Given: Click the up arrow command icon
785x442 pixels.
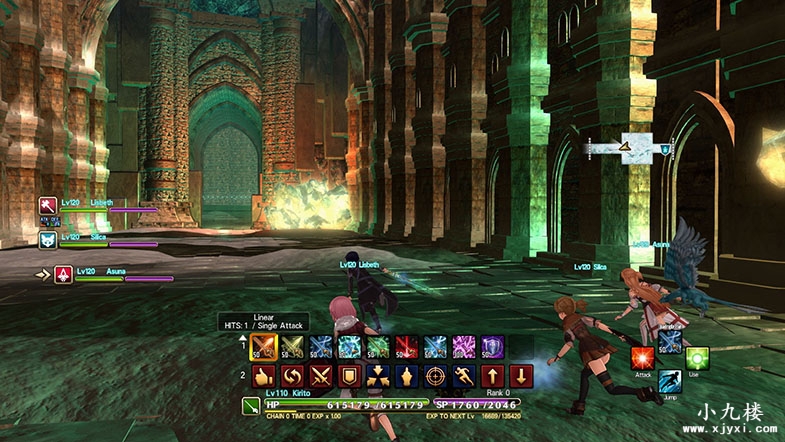Looking at the screenshot, I should pyautogui.click(x=493, y=377).
